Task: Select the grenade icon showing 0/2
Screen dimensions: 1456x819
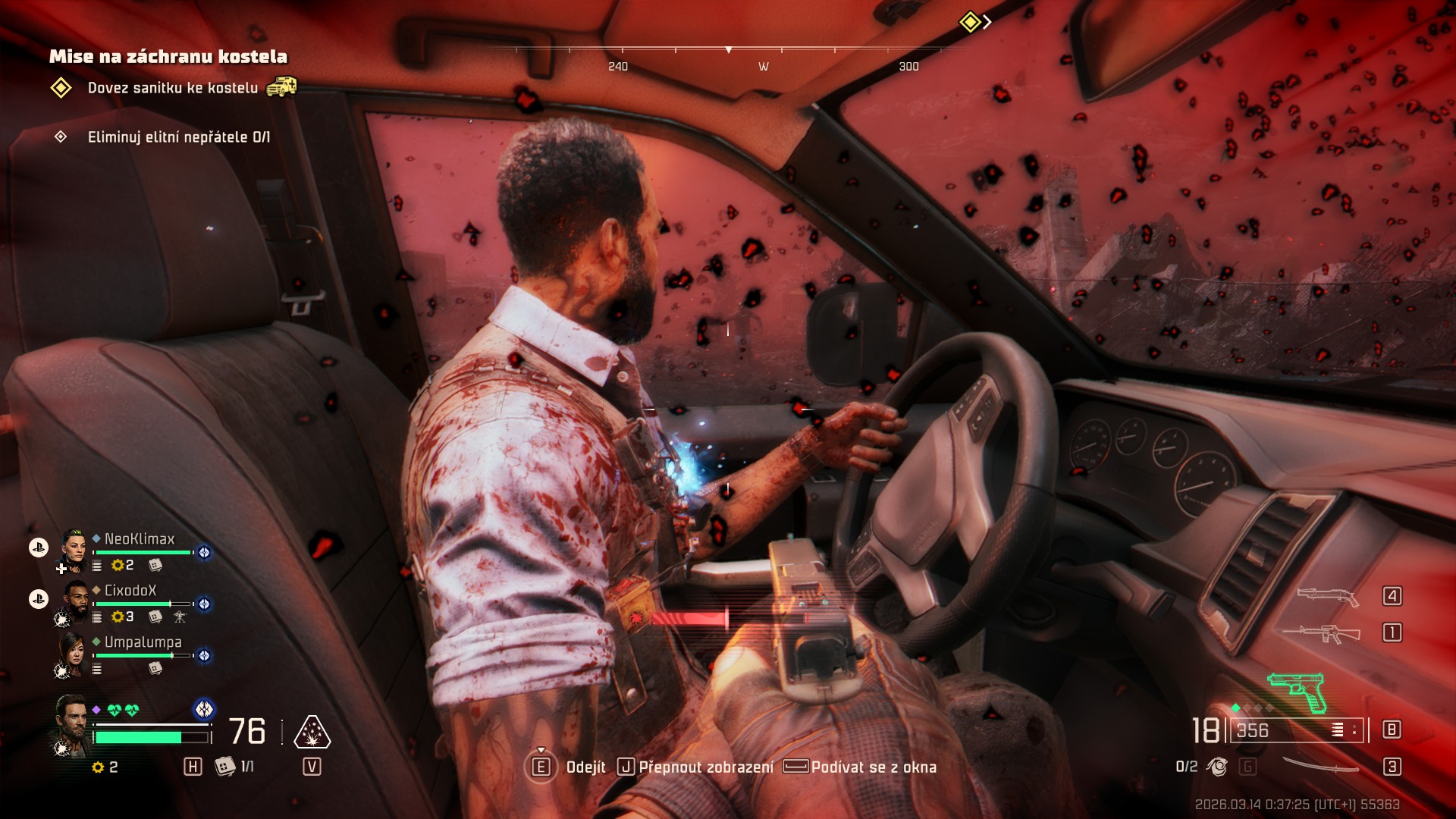Action: 1217,767
